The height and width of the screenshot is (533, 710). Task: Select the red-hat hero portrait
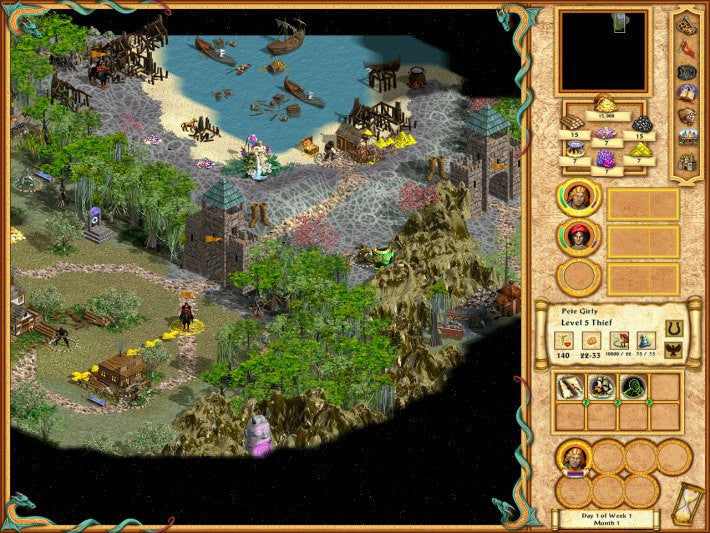[x=579, y=237]
